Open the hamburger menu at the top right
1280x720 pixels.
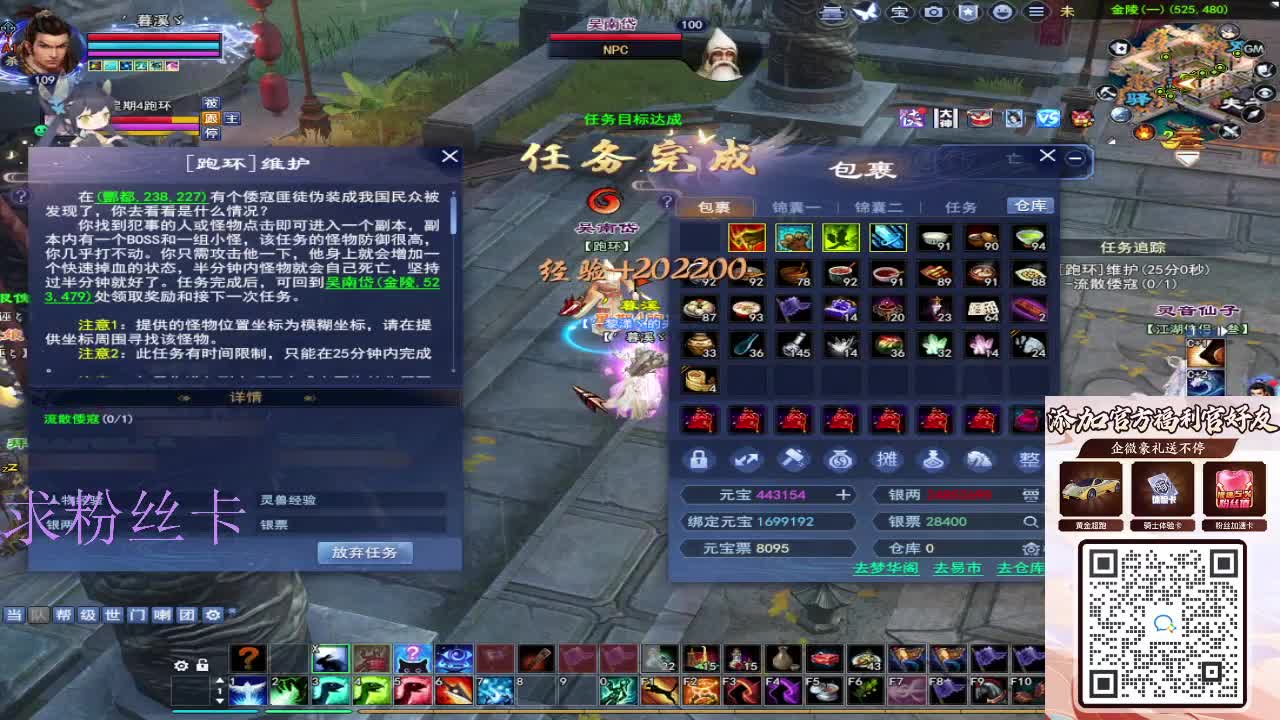(x=1037, y=13)
